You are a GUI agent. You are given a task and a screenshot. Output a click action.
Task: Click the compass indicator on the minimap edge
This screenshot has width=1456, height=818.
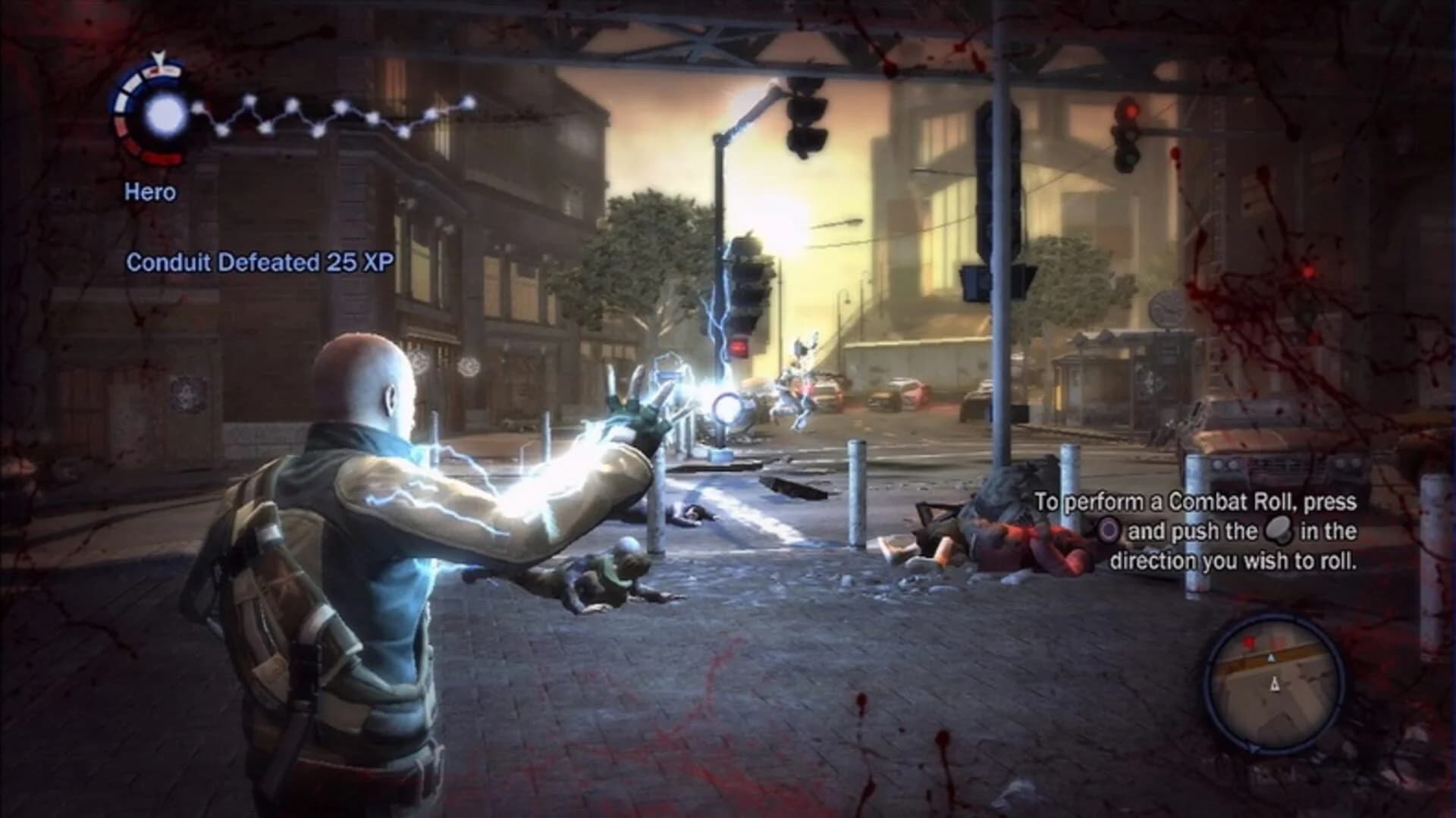click(x=1254, y=749)
